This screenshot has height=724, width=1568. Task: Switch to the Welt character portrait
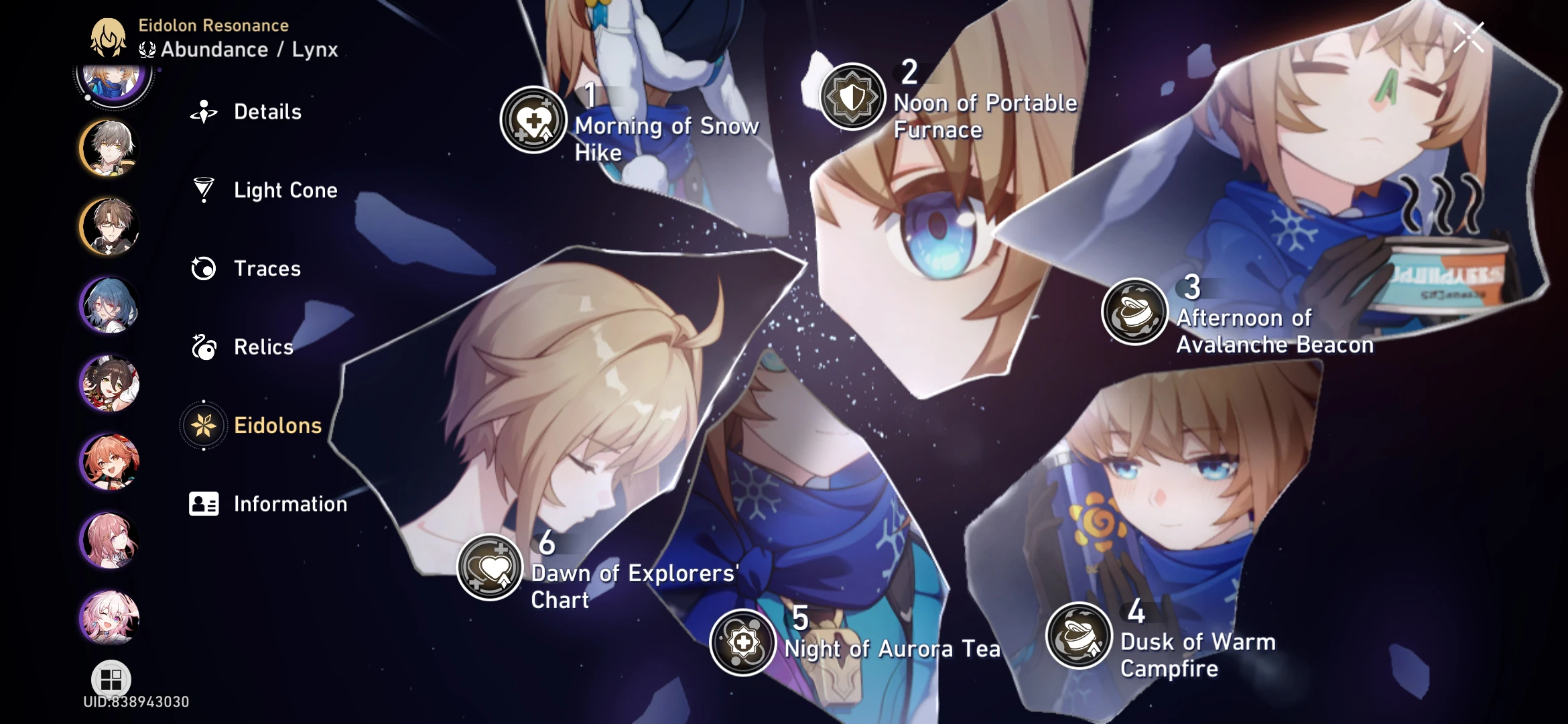pyautogui.click(x=109, y=228)
